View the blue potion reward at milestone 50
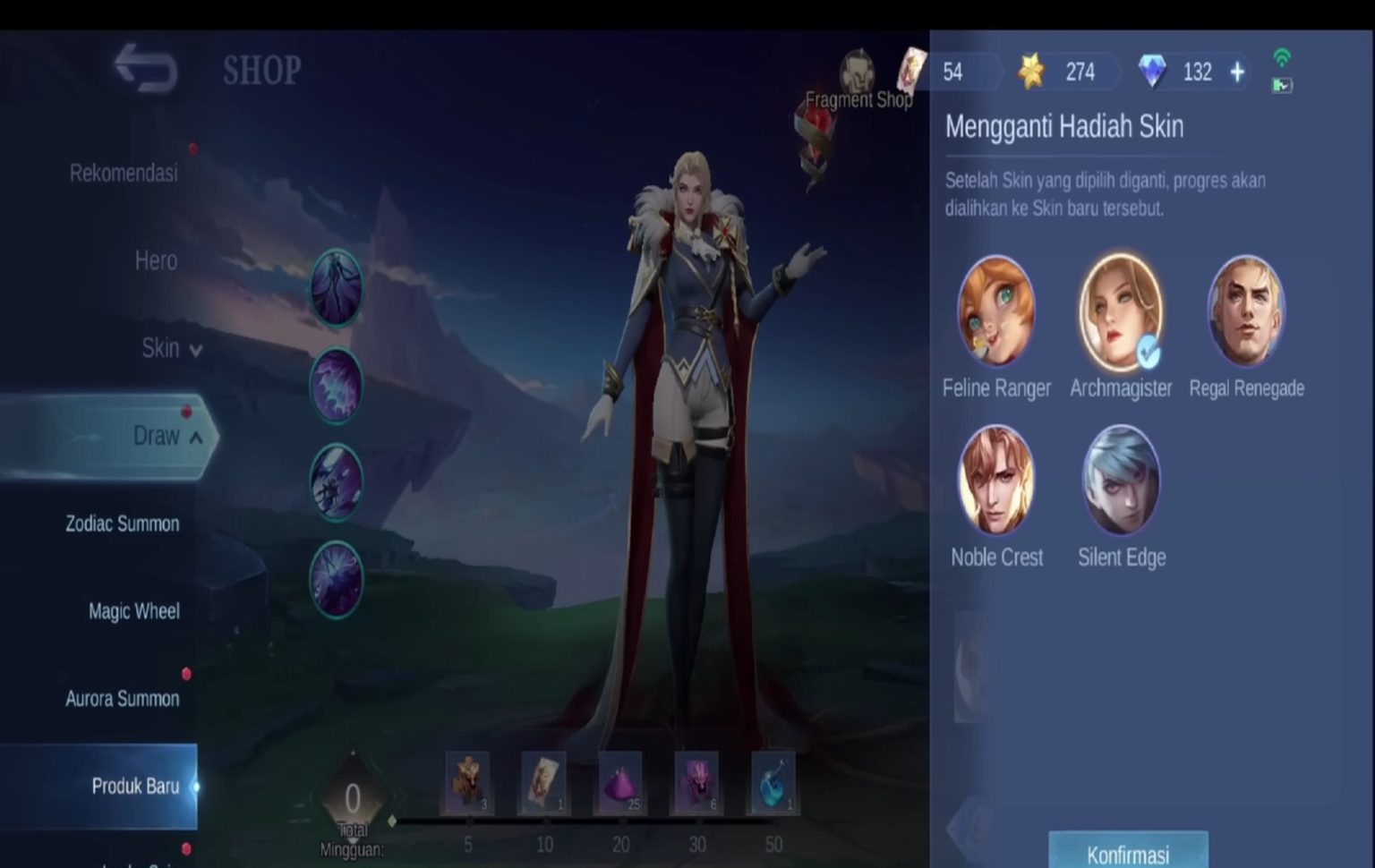The height and width of the screenshot is (868, 1375). pos(773,784)
